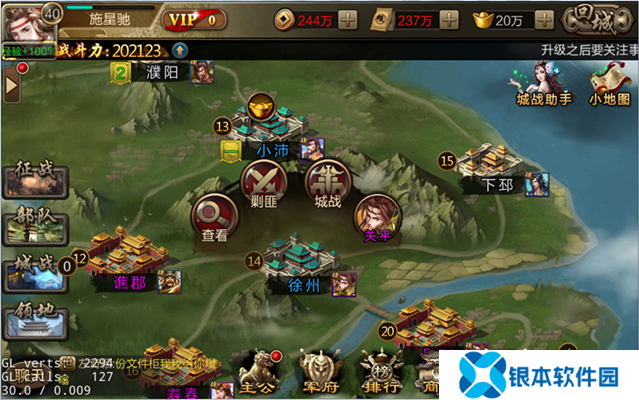Open the VIP panel
The height and width of the screenshot is (400, 639).
click(194, 19)
